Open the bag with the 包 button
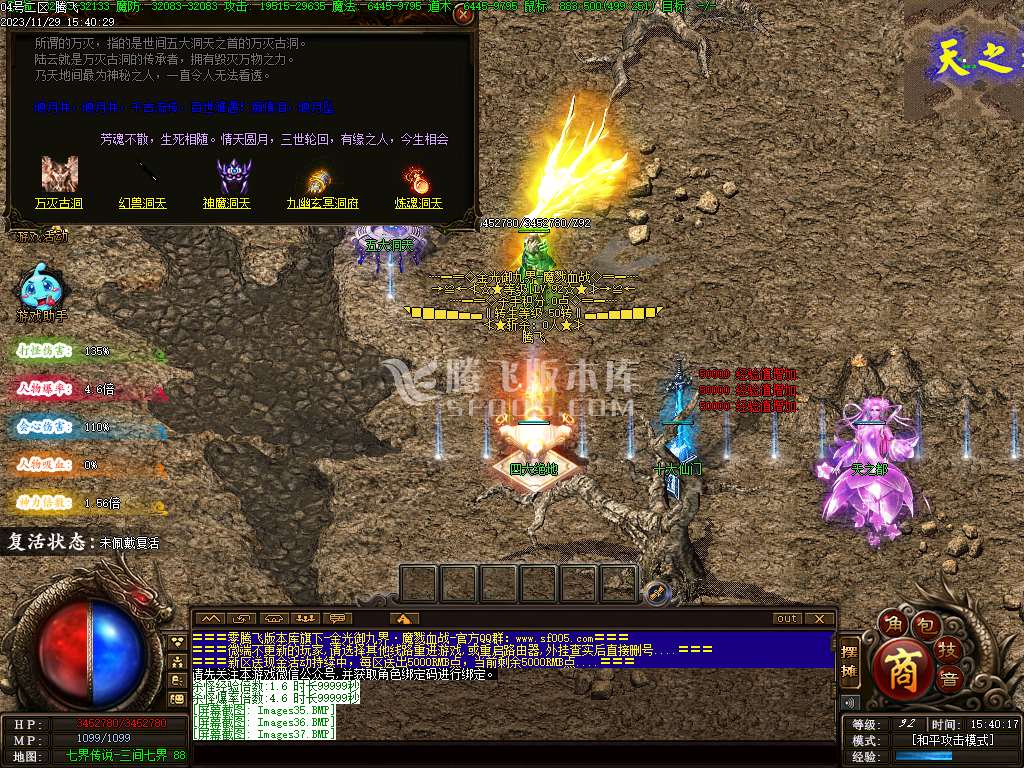Viewport: 1024px width, 768px height. [926, 626]
